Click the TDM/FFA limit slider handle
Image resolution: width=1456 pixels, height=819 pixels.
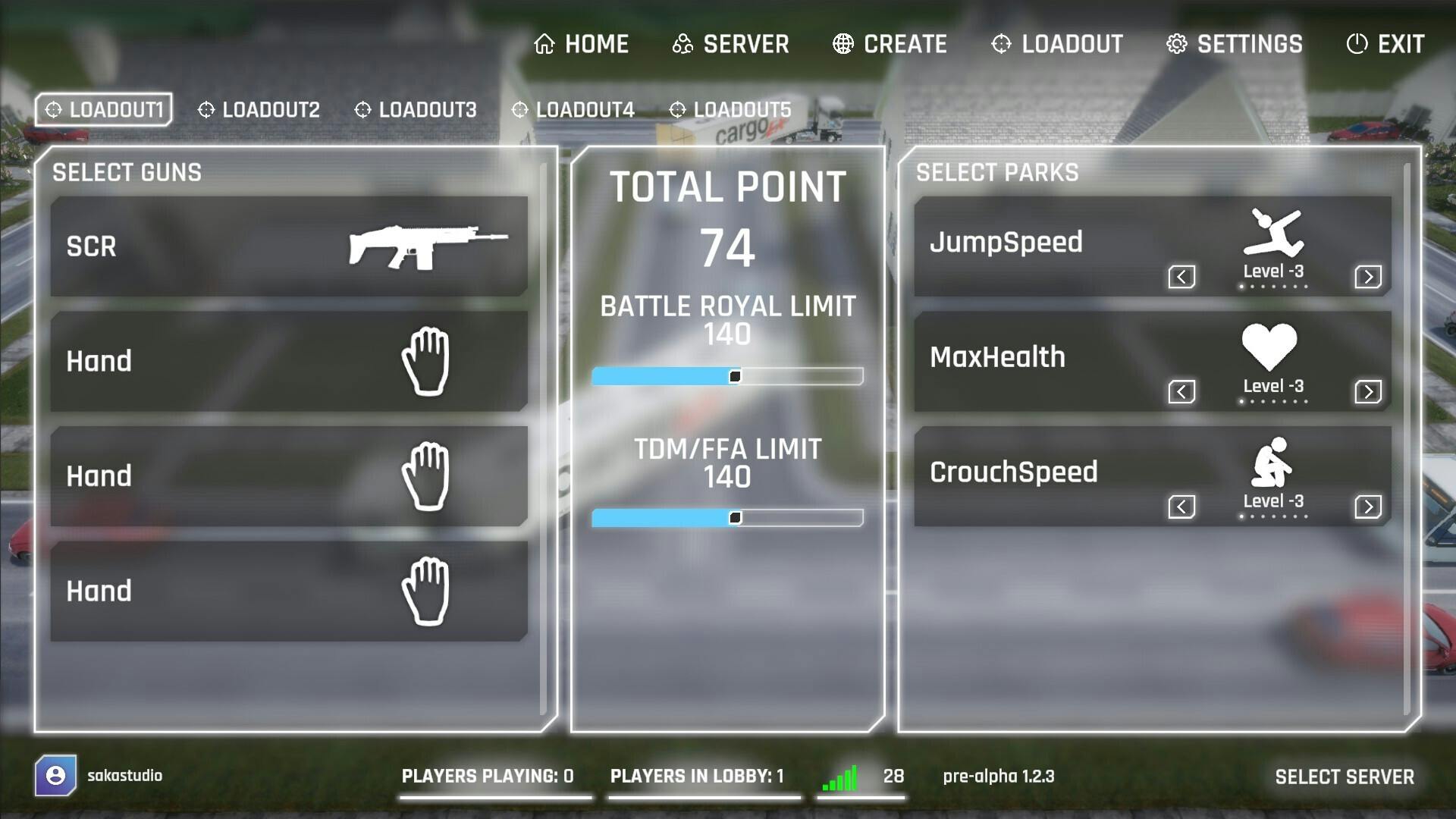pyautogui.click(x=735, y=518)
